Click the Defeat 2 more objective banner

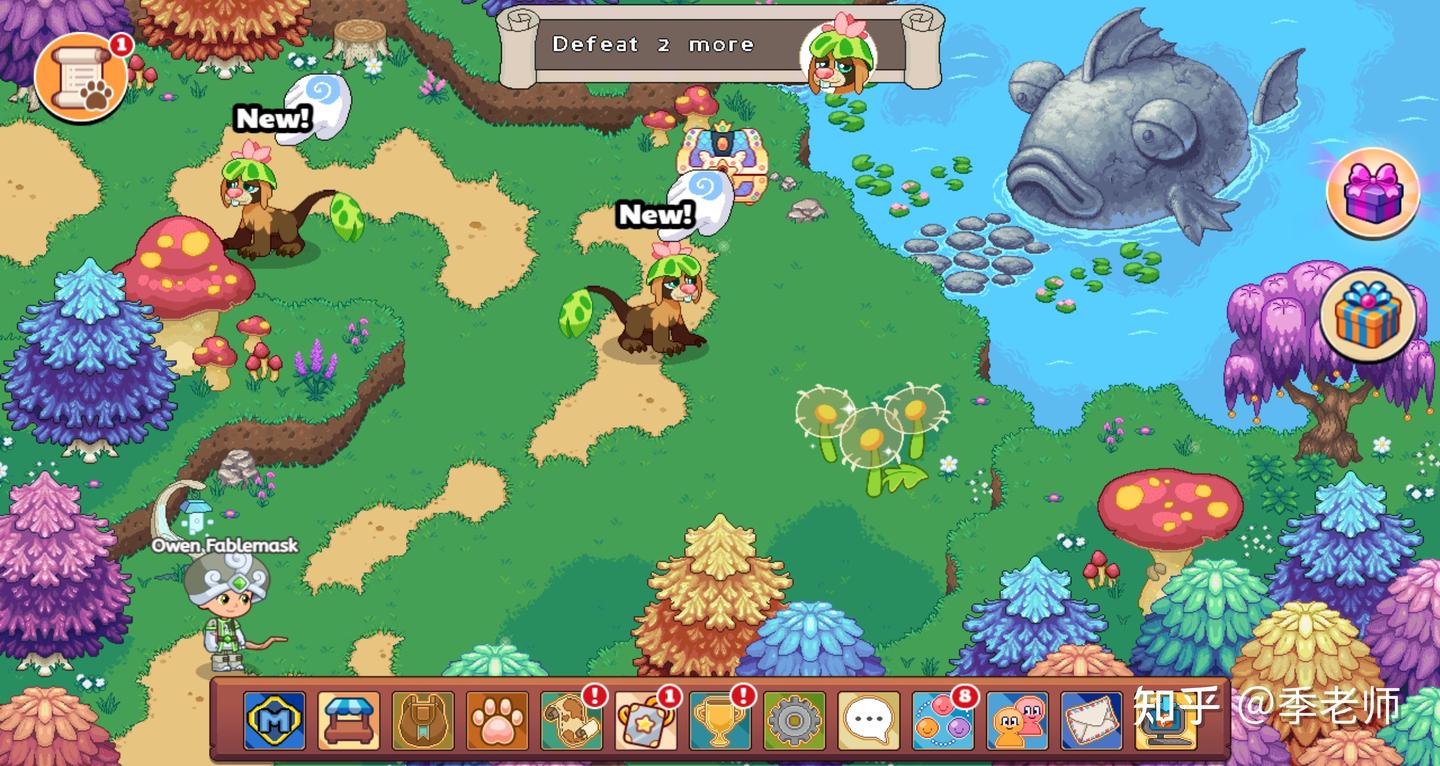[x=720, y=46]
